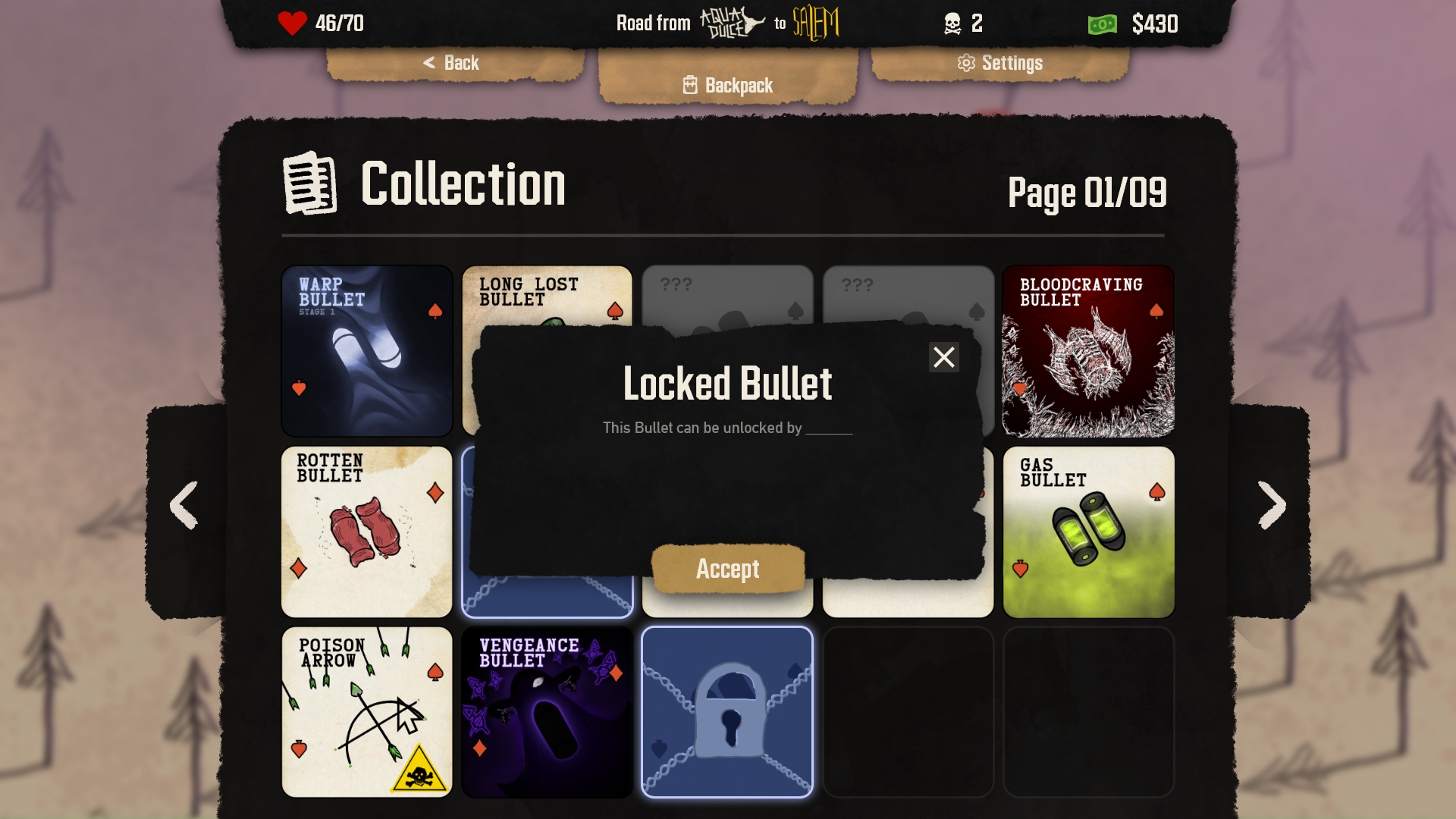The height and width of the screenshot is (819, 1456).
Task: Select the Warp Bullet card
Action: pos(367,351)
